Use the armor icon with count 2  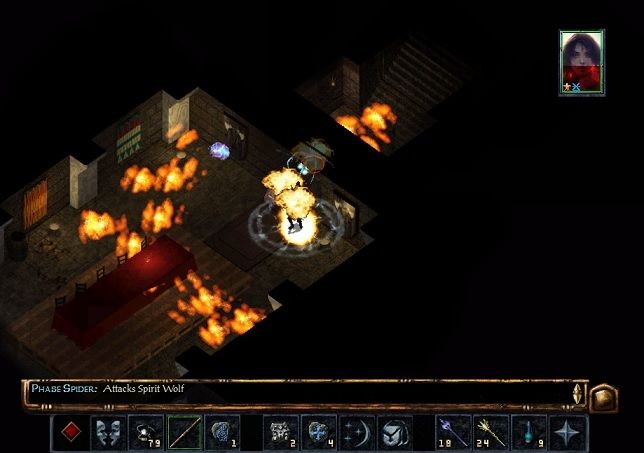(280, 433)
